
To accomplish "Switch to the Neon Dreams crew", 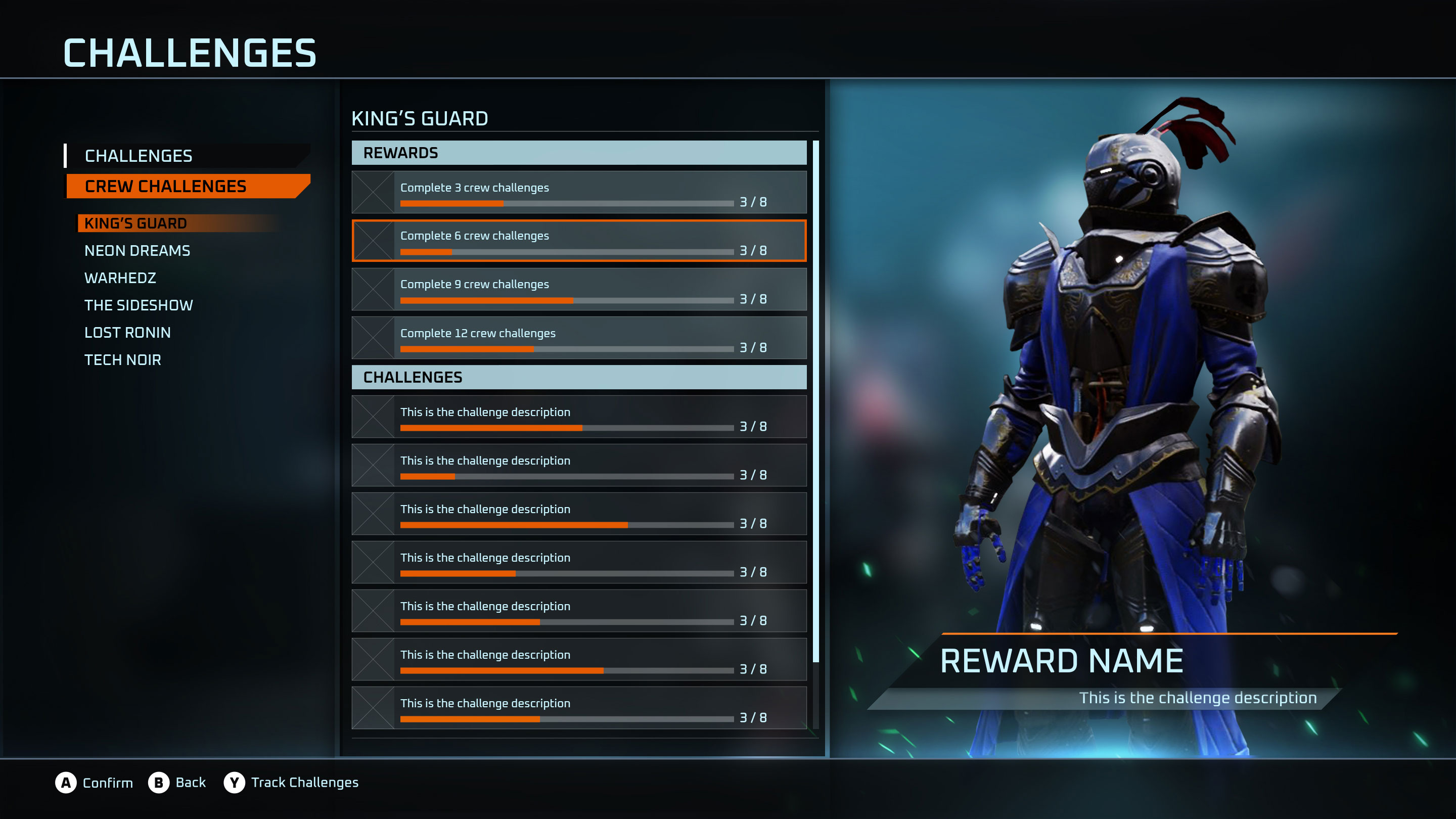I will (x=138, y=250).
